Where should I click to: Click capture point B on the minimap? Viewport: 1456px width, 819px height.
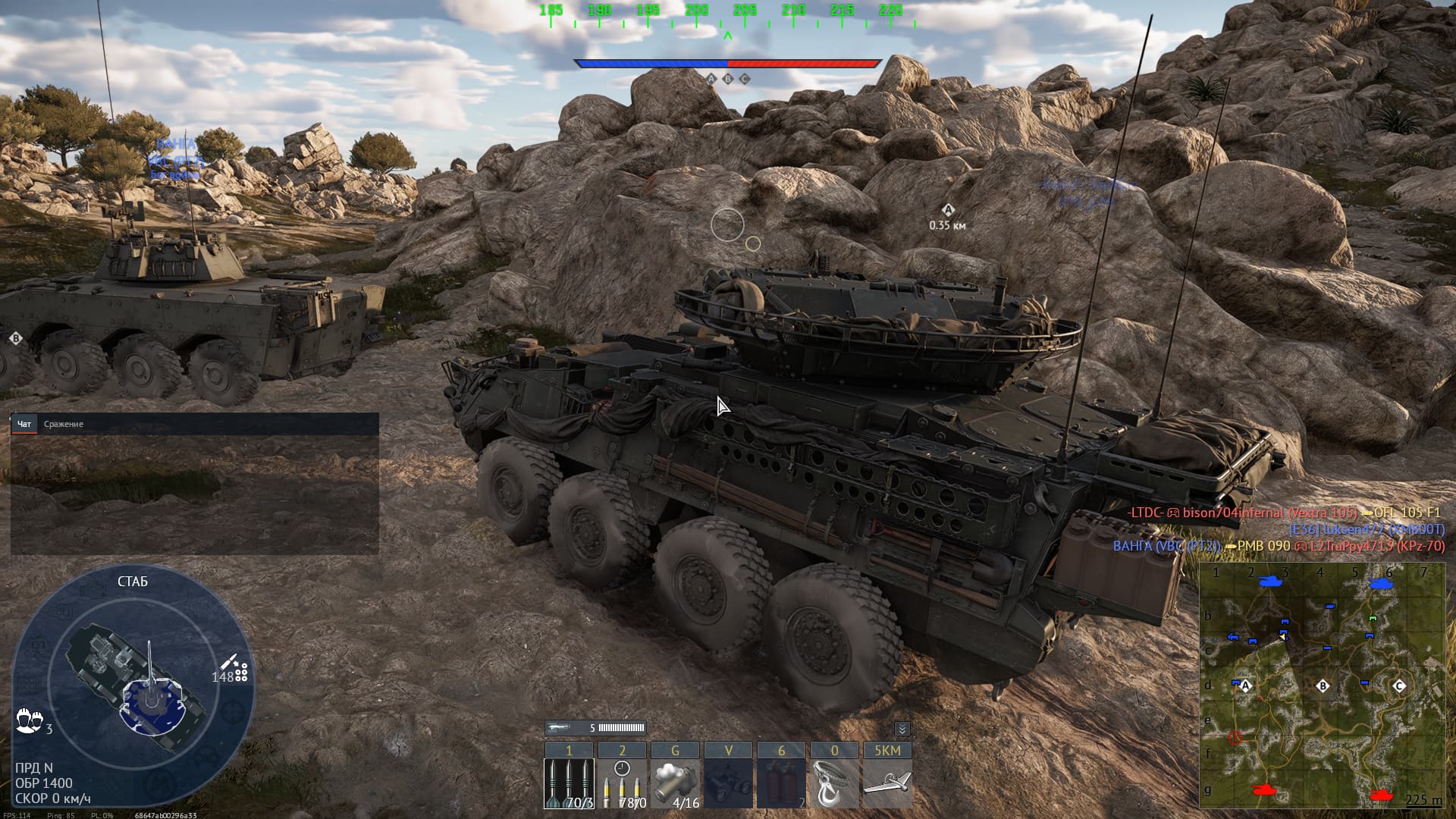click(1323, 686)
